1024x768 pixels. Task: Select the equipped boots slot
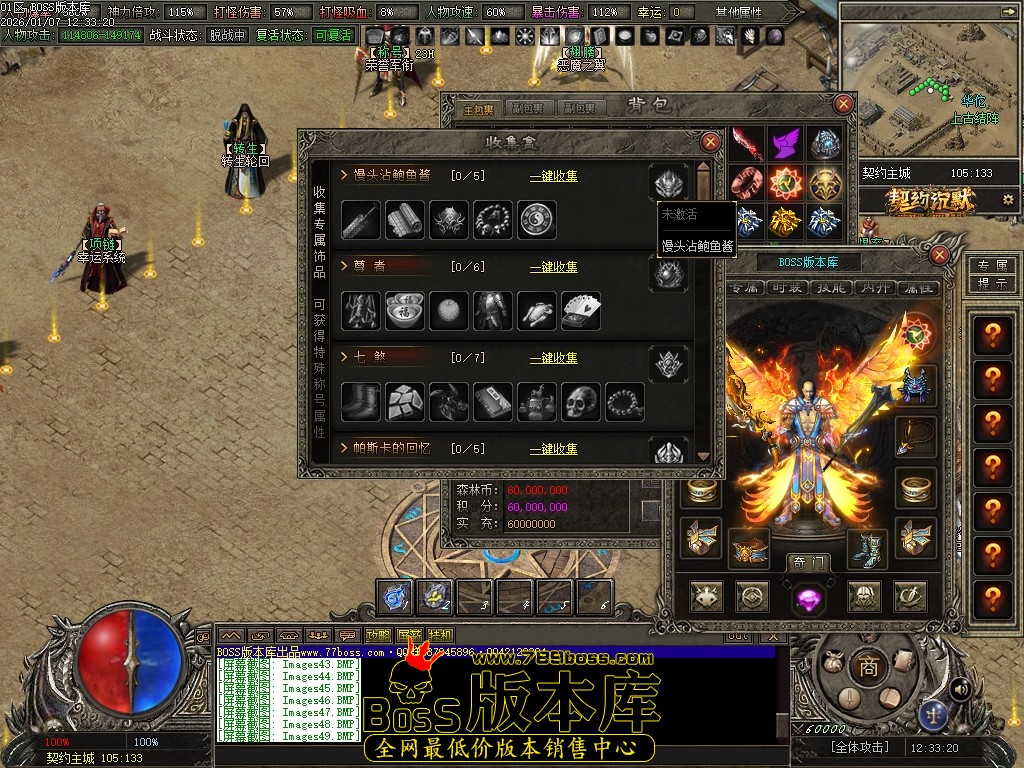coord(866,548)
